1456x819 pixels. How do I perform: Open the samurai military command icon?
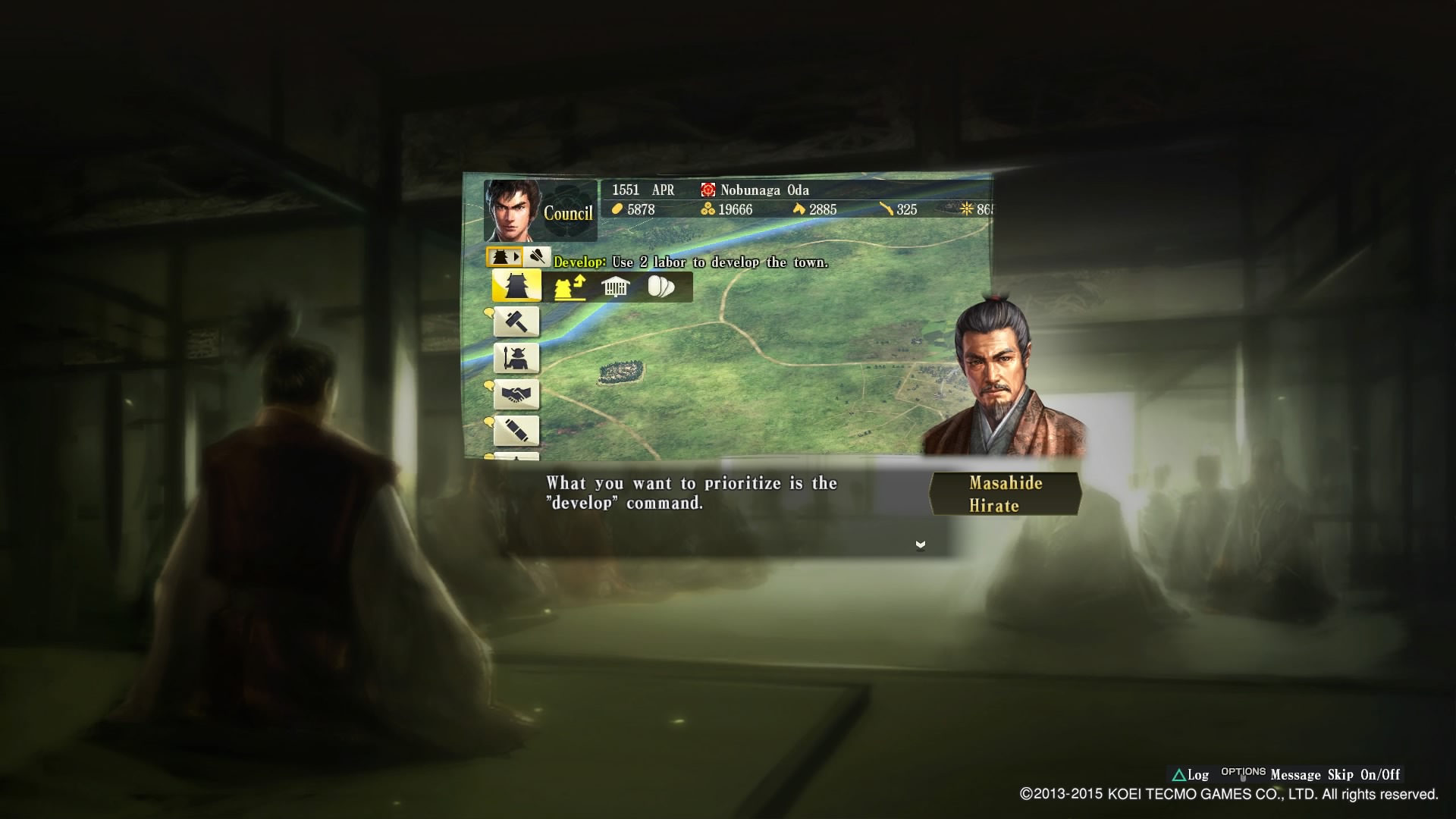tap(516, 357)
